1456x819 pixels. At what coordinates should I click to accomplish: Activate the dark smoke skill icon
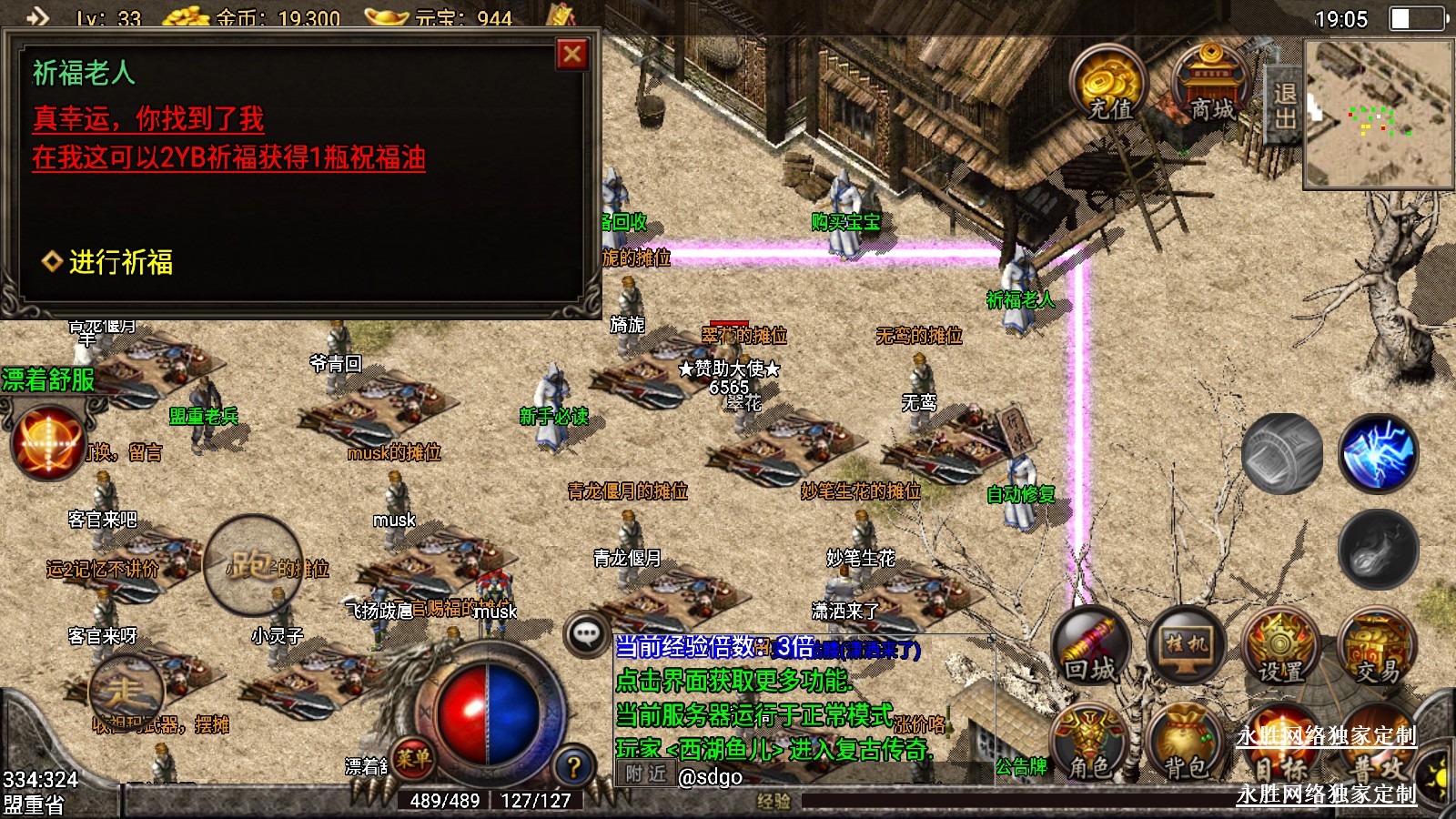[x=1378, y=549]
